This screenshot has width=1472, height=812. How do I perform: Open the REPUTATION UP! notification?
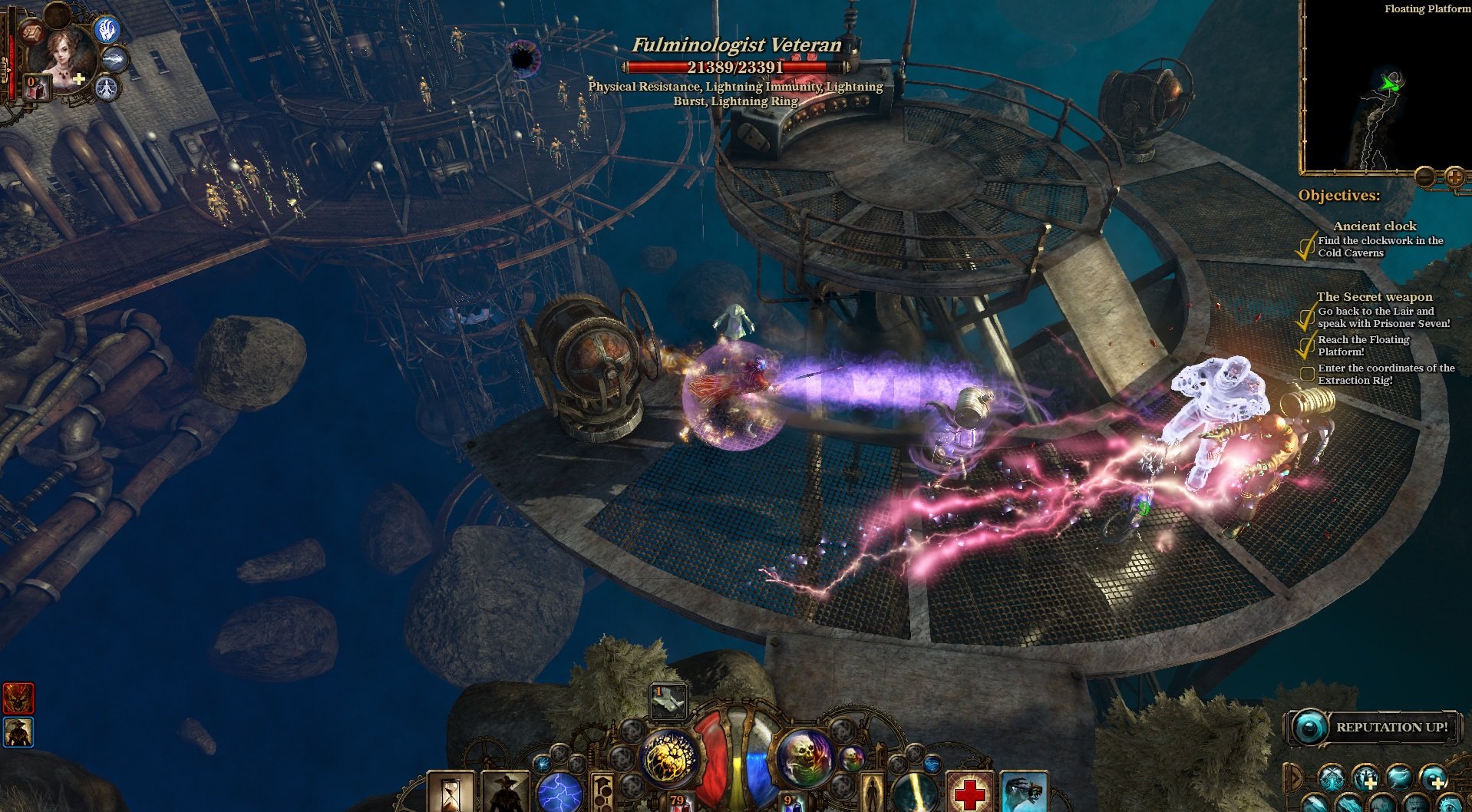[1374, 727]
